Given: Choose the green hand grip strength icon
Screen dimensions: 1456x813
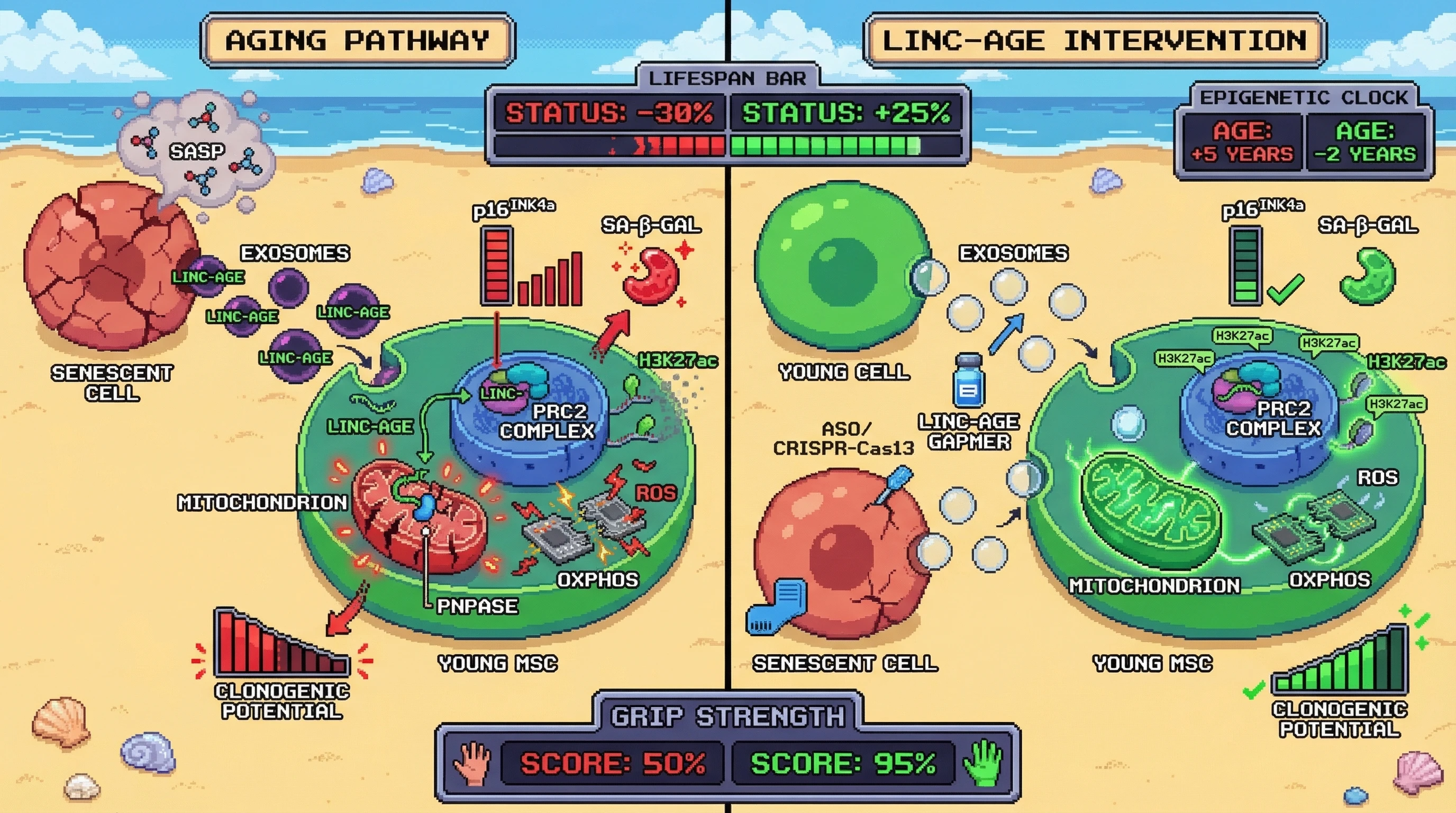Looking at the screenshot, I should 984,763.
